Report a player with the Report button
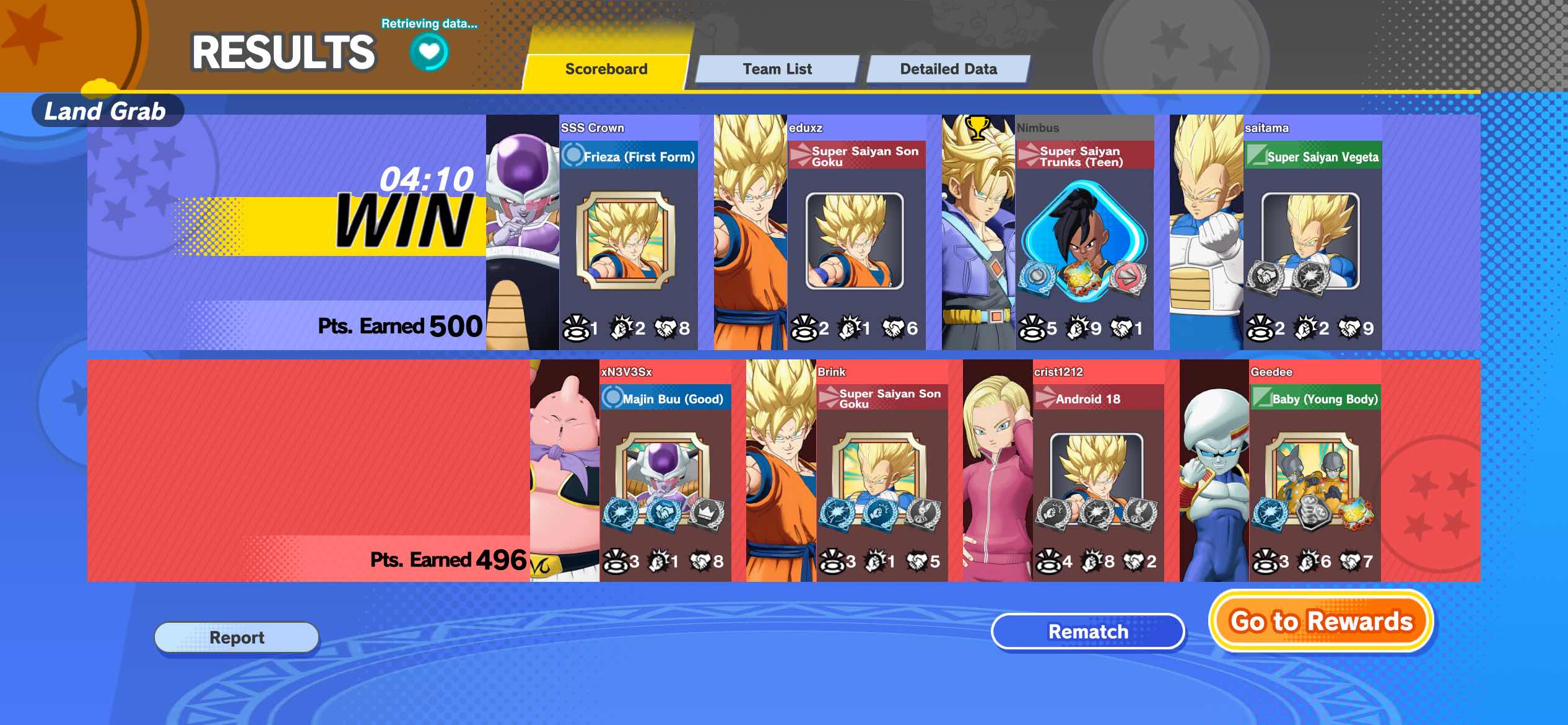1568x725 pixels. pyautogui.click(x=237, y=637)
